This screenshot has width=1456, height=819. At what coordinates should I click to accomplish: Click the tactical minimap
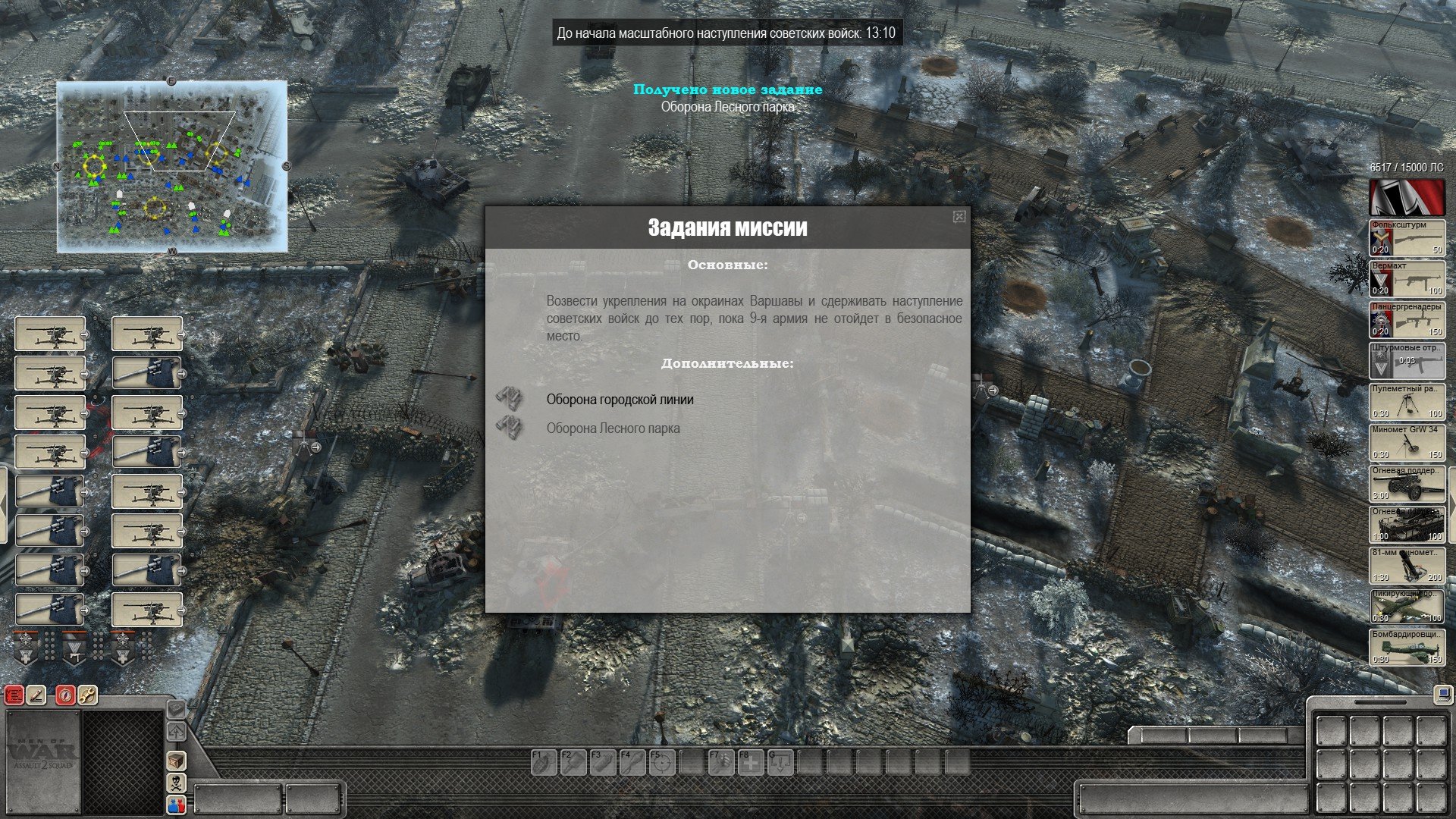tap(172, 167)
